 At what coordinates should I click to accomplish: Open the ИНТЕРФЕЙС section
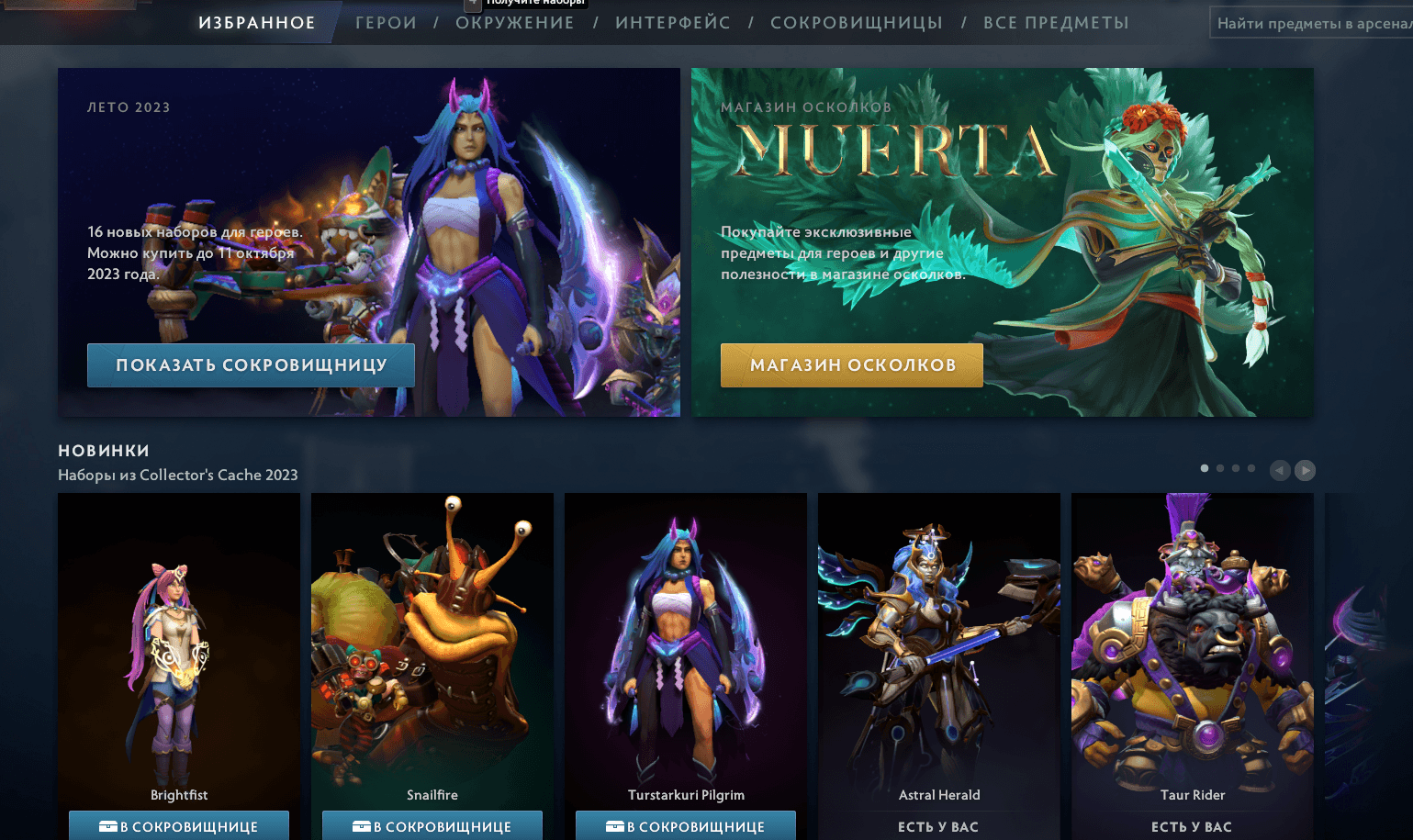[672, 22]
